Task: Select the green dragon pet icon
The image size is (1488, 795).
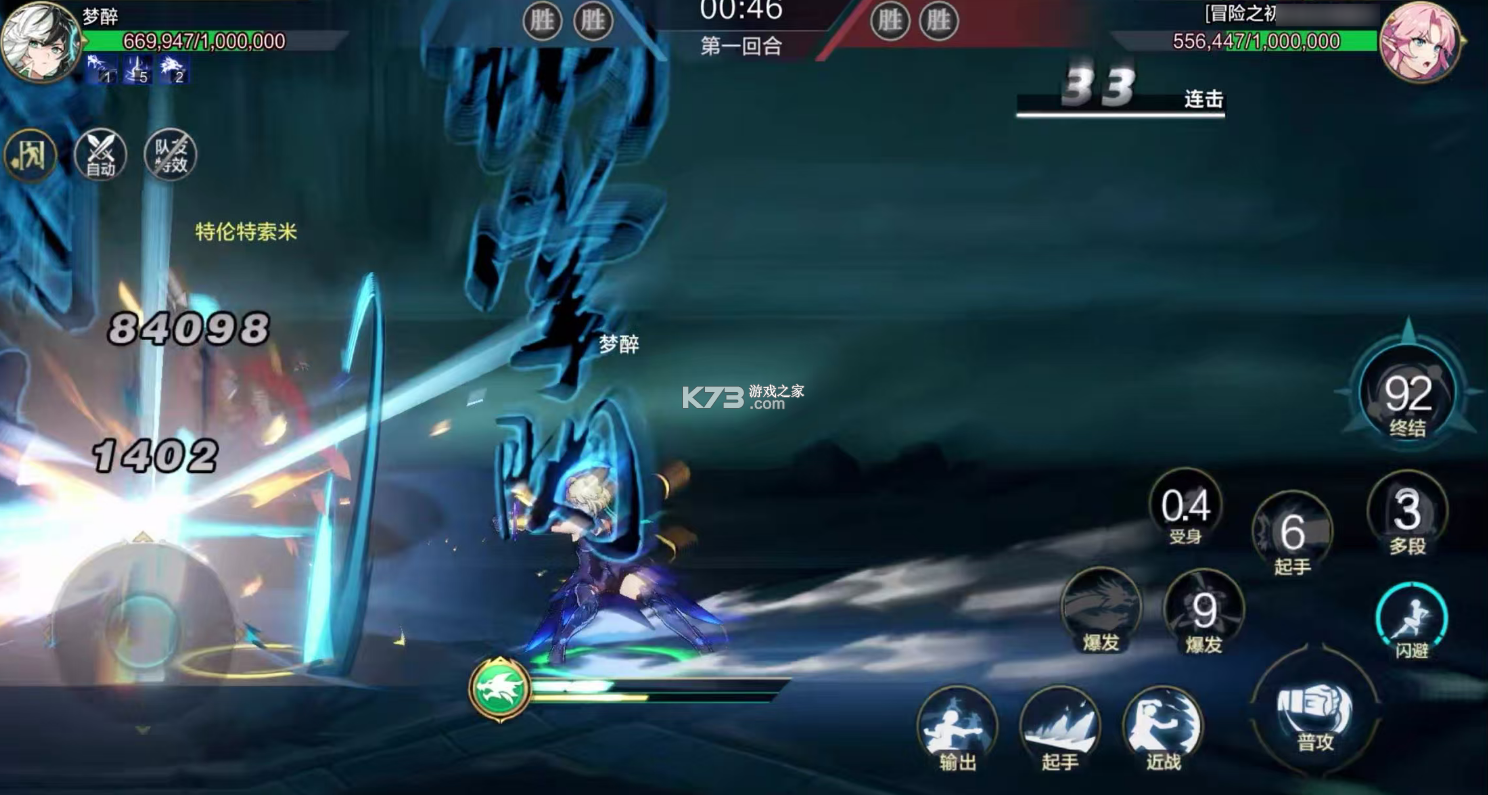Action: (x=500, y=686)
